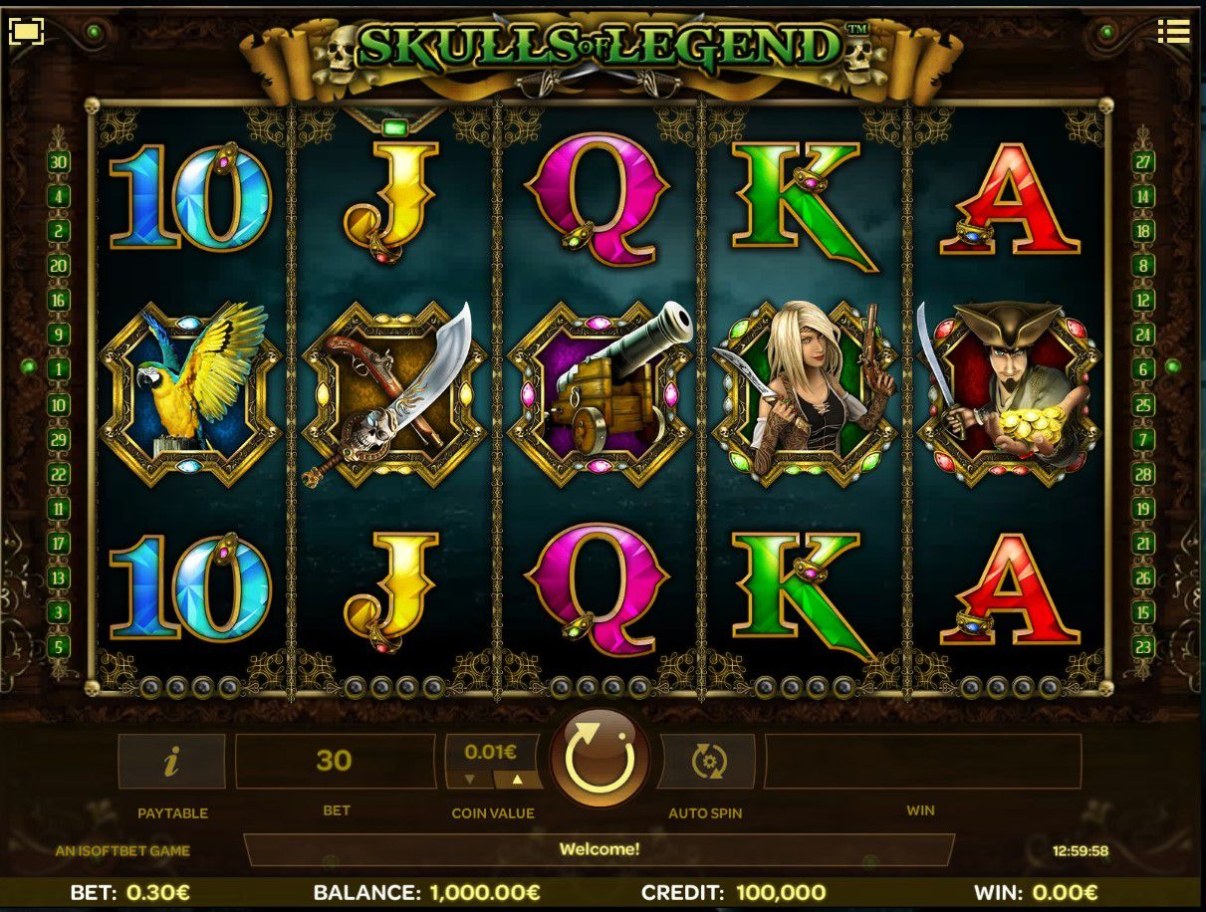Select payline 14 marker
Viewport: 1206px width, 912px height.
[x=1143, y=196]
